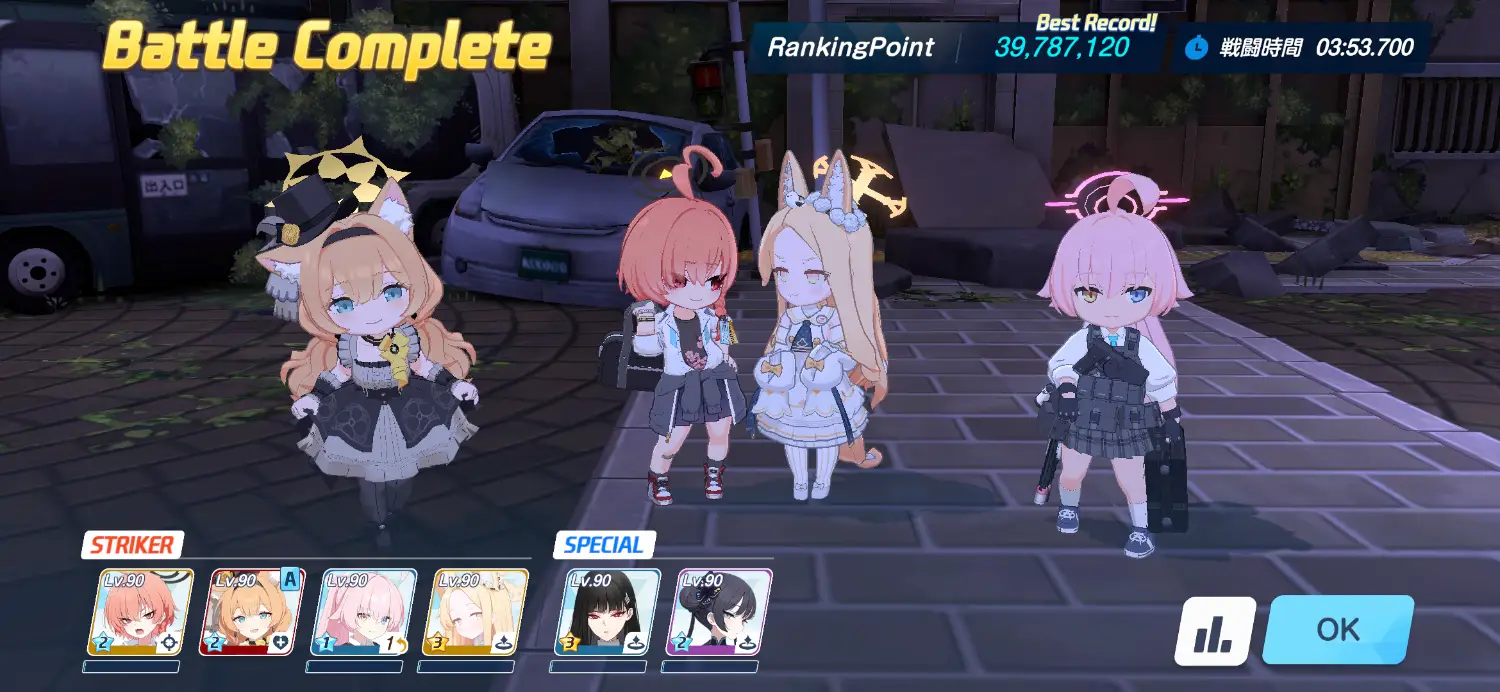Select the black hair-bun special portrait
The image size is (1500, 692).
(719, 612)
